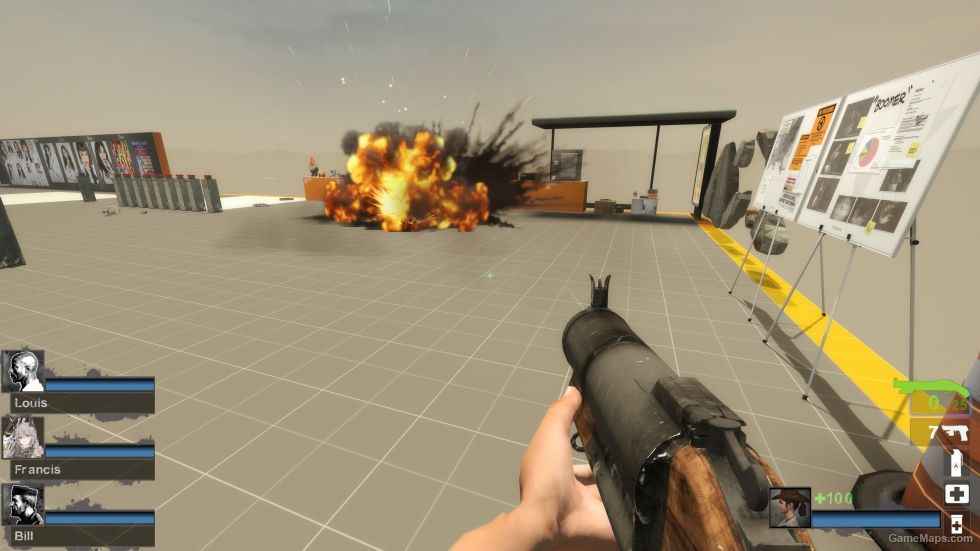Viewport: 980px width, 551px height.
Task: Select the first aid kit slot
Action: pyautogui.click(x=956, y=493)
